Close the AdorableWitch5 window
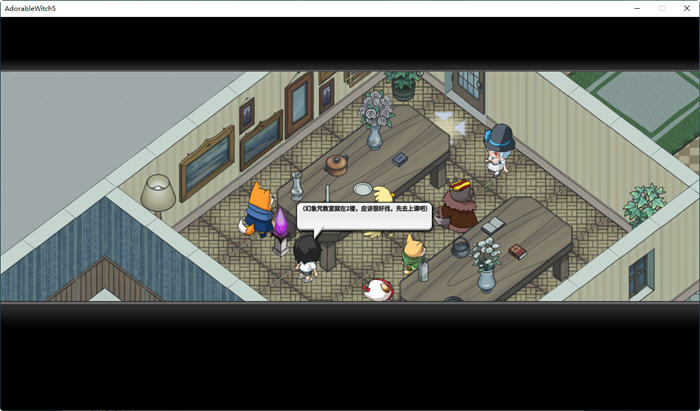This screenshot has height=411, width=700. 685,8
